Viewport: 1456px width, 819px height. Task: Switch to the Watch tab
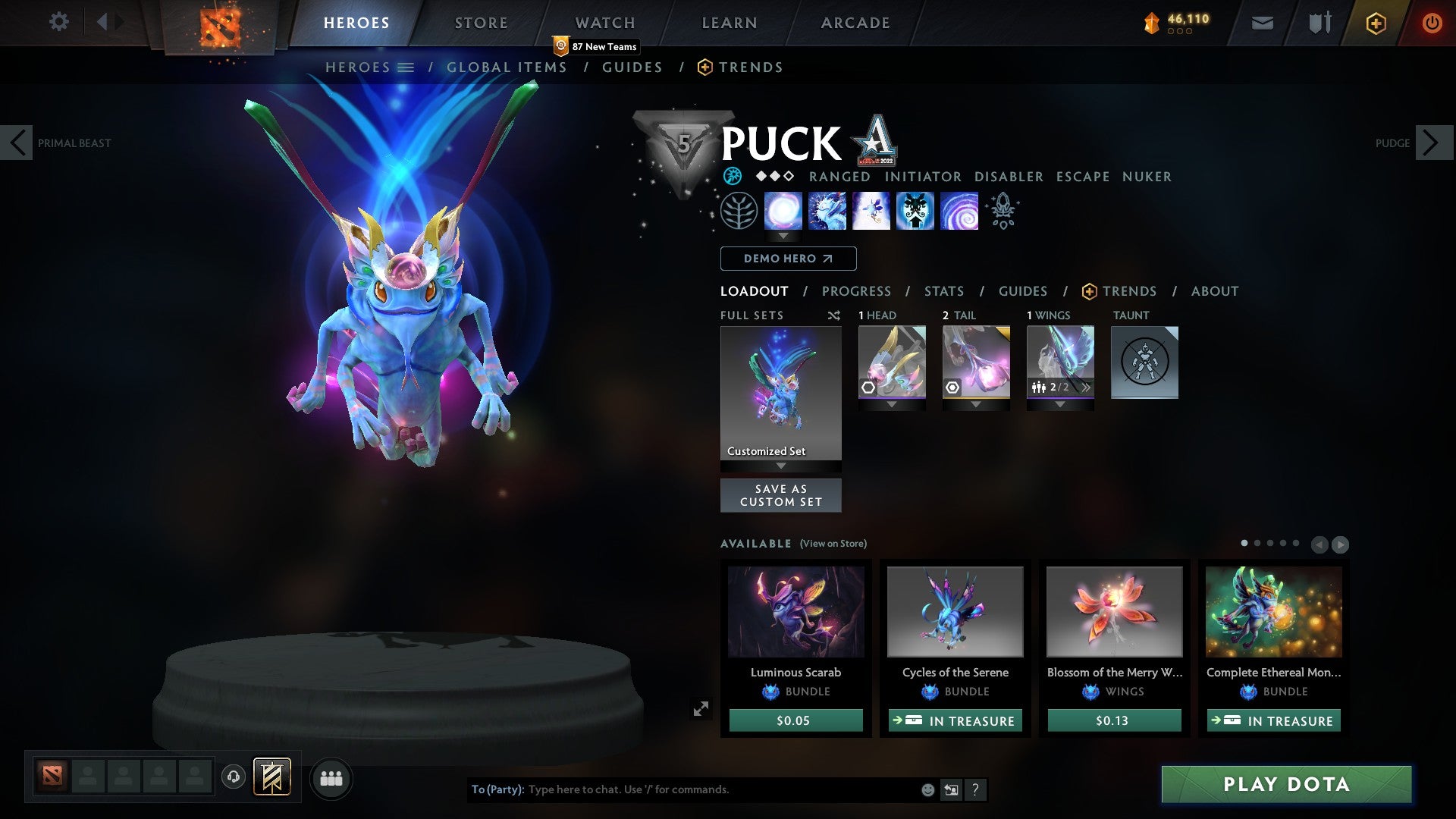coord(604,23)
